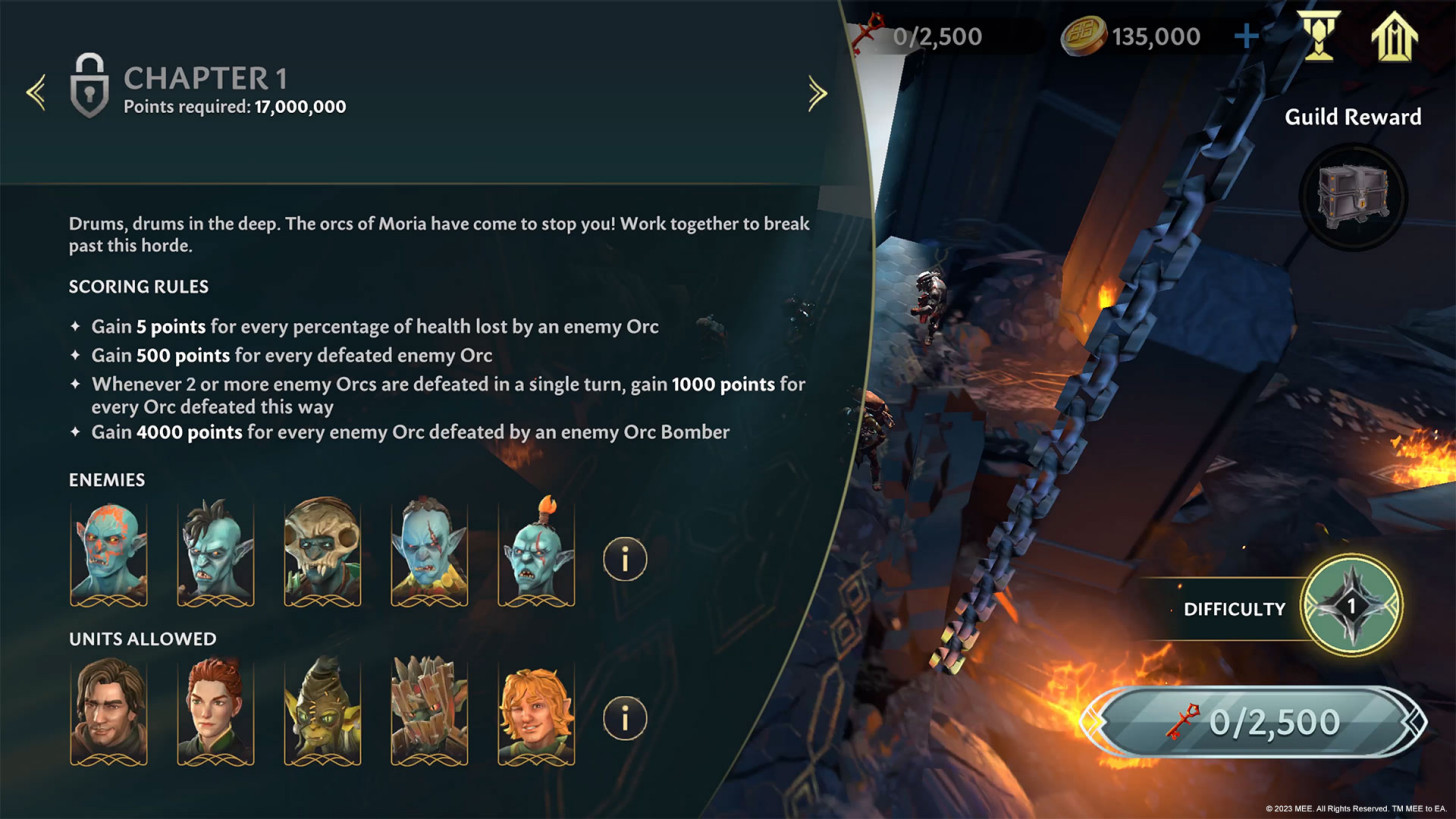Go to the previous chapter with left arrow
1456x819 pixels.
click(x=36, y=93)
